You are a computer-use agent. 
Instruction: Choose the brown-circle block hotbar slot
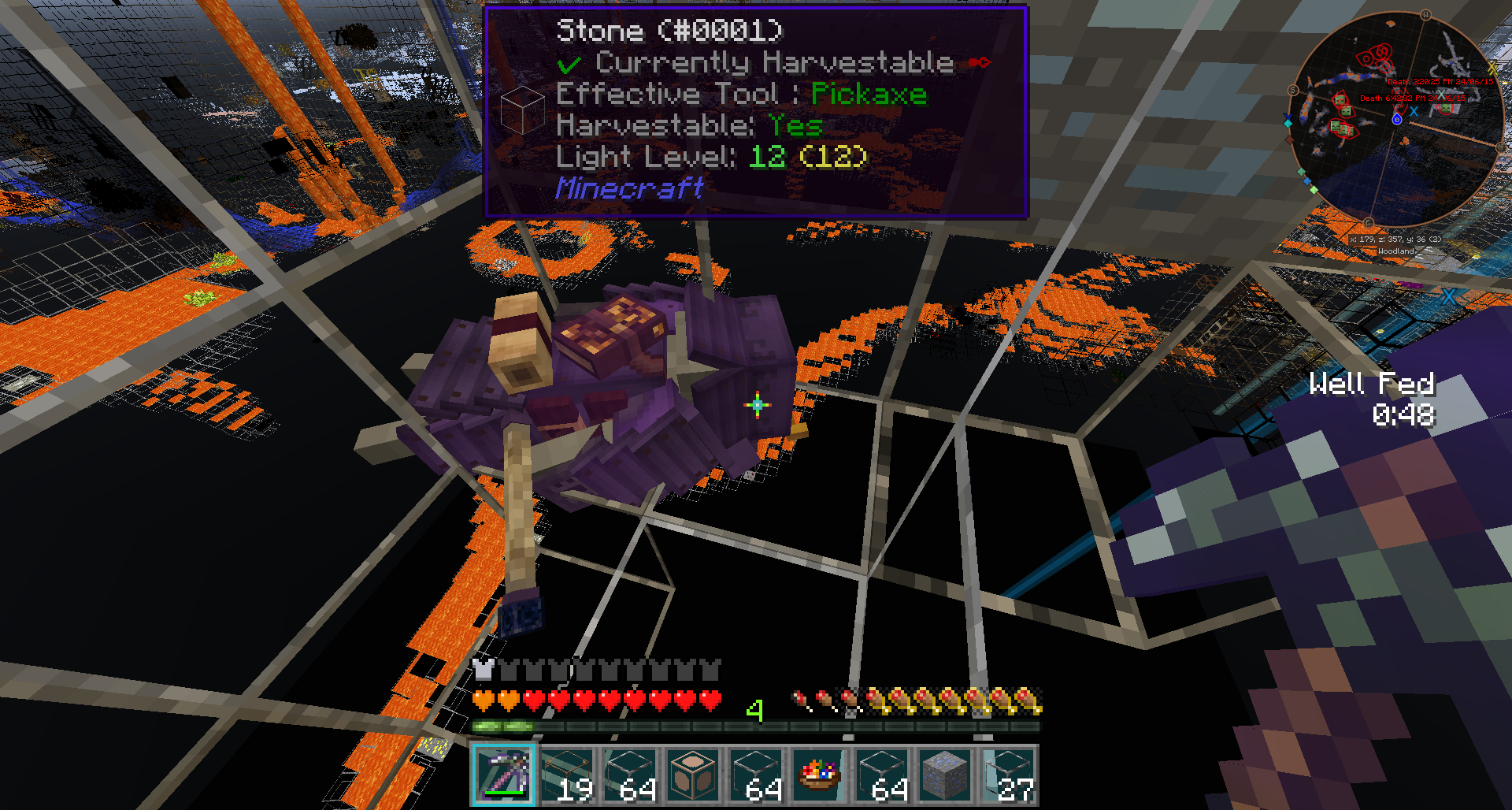click(x=692, y=775)
